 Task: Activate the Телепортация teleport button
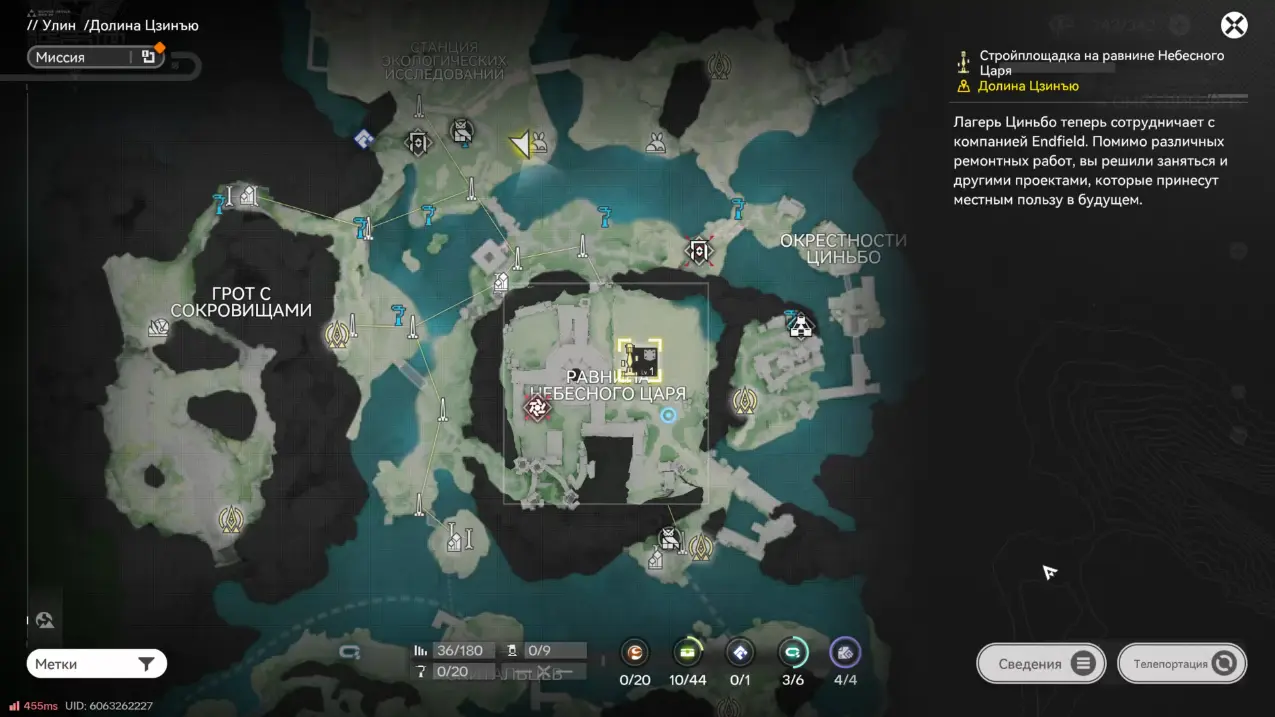point(1184,663)
